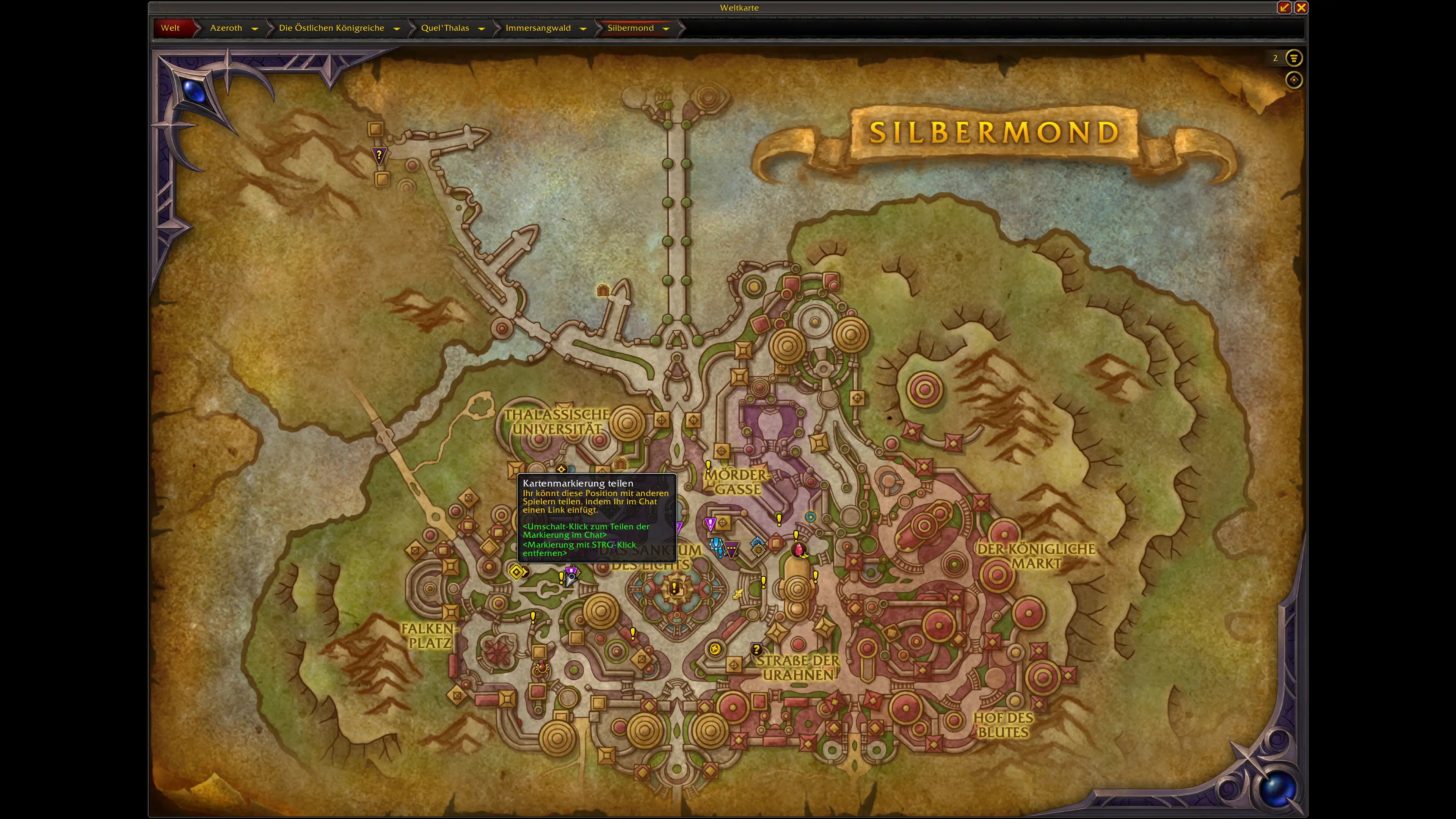
Task: Show the Immersangwald zone map
Action: (538, 28)
